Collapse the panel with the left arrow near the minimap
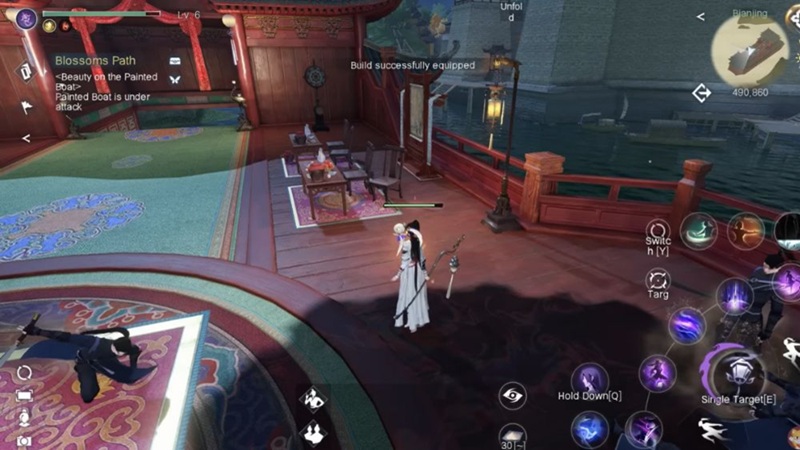Viewport: 800px width, 450px height. click(700, 17)
